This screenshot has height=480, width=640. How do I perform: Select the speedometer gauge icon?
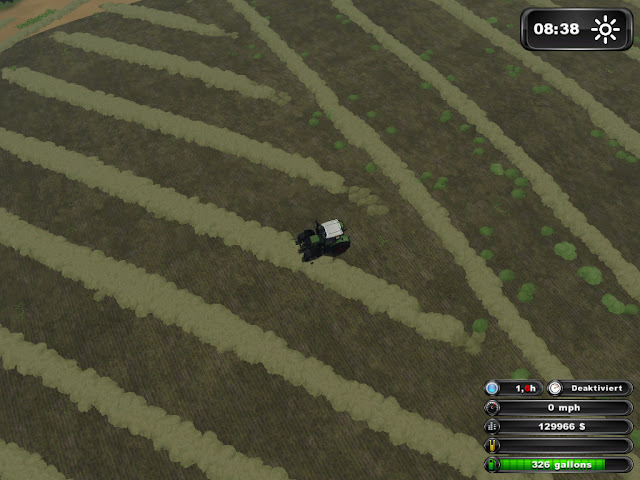[492, 407]
